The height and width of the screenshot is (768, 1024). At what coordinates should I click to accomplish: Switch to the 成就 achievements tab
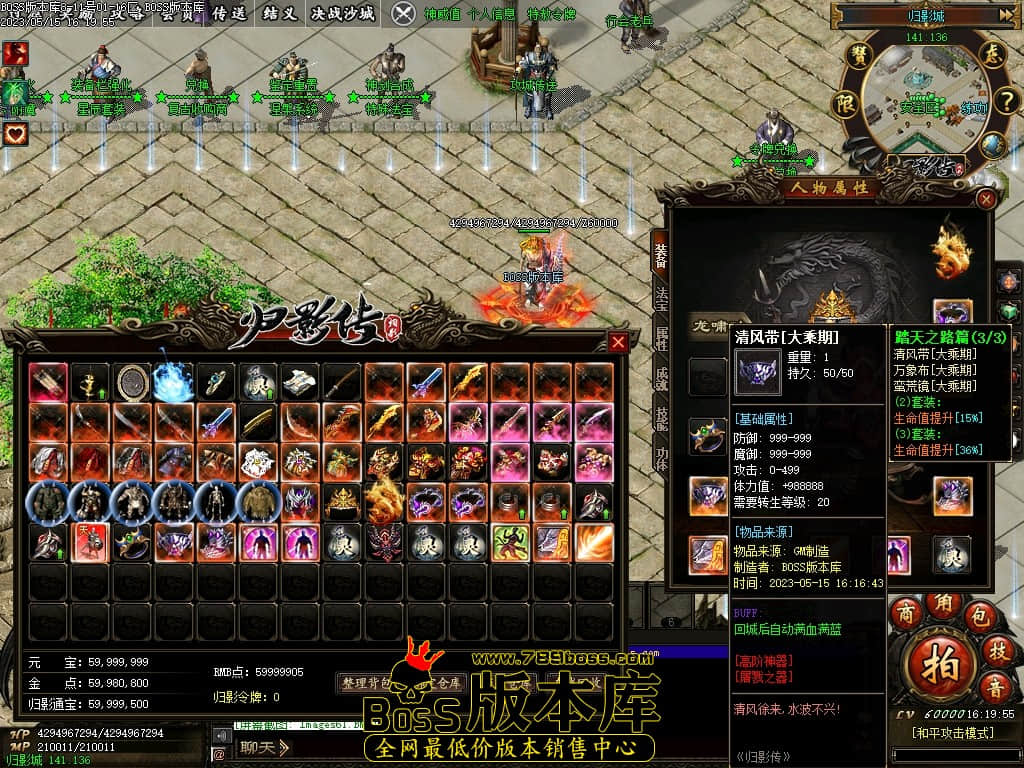[x=661, y=379]
